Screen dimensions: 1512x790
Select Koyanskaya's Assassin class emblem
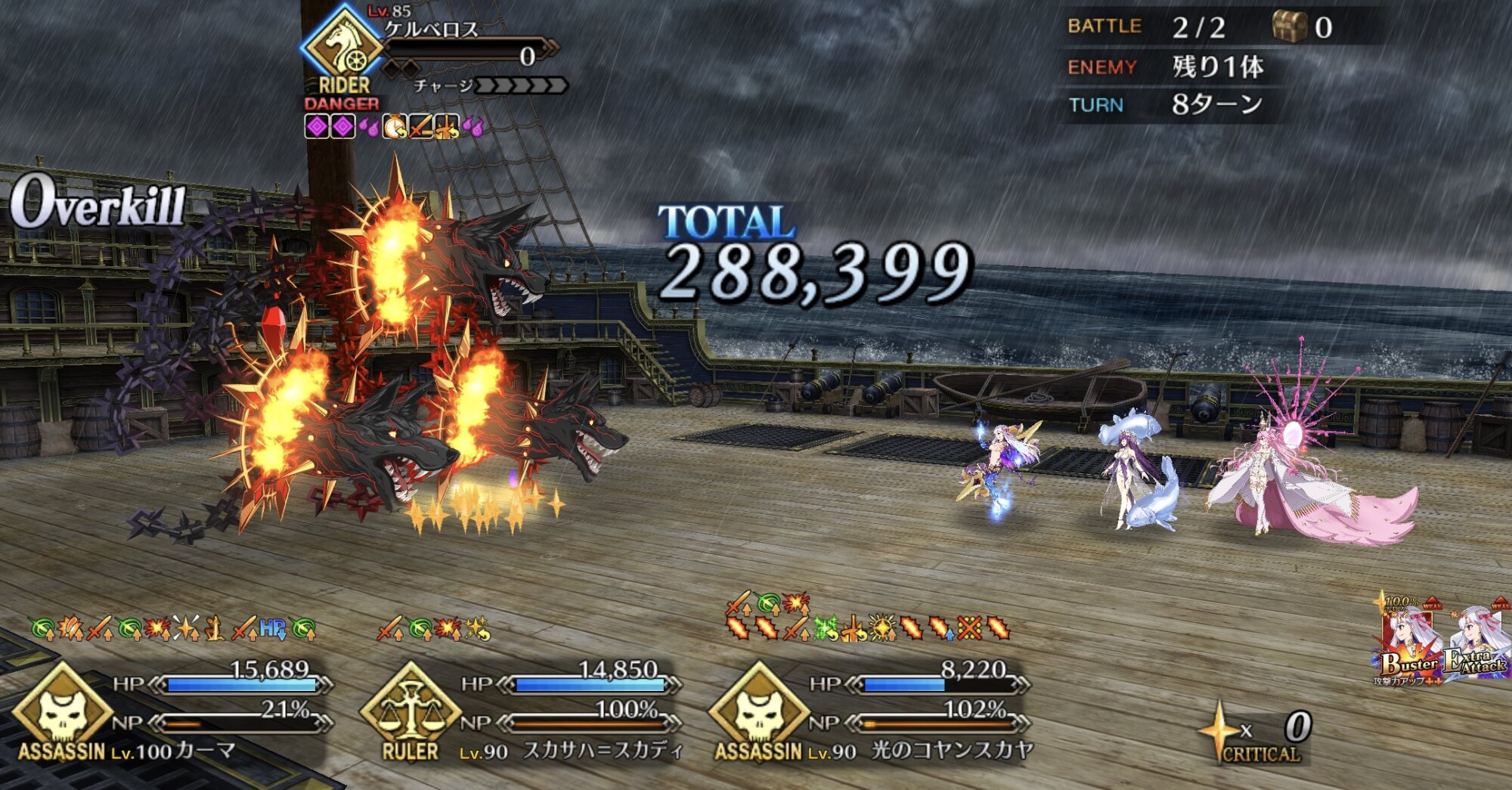758,708
